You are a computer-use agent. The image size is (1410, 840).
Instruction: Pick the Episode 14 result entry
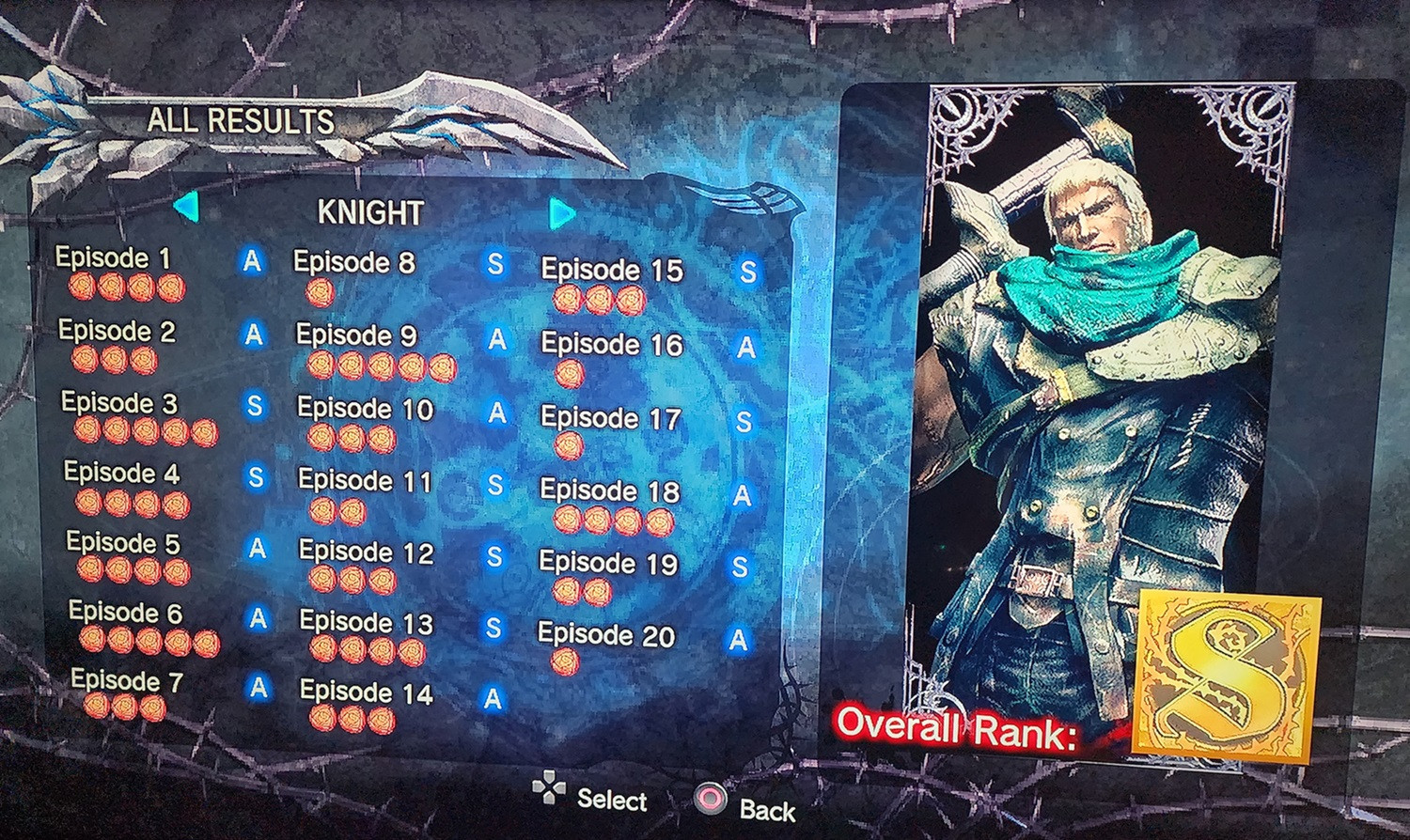366,693
